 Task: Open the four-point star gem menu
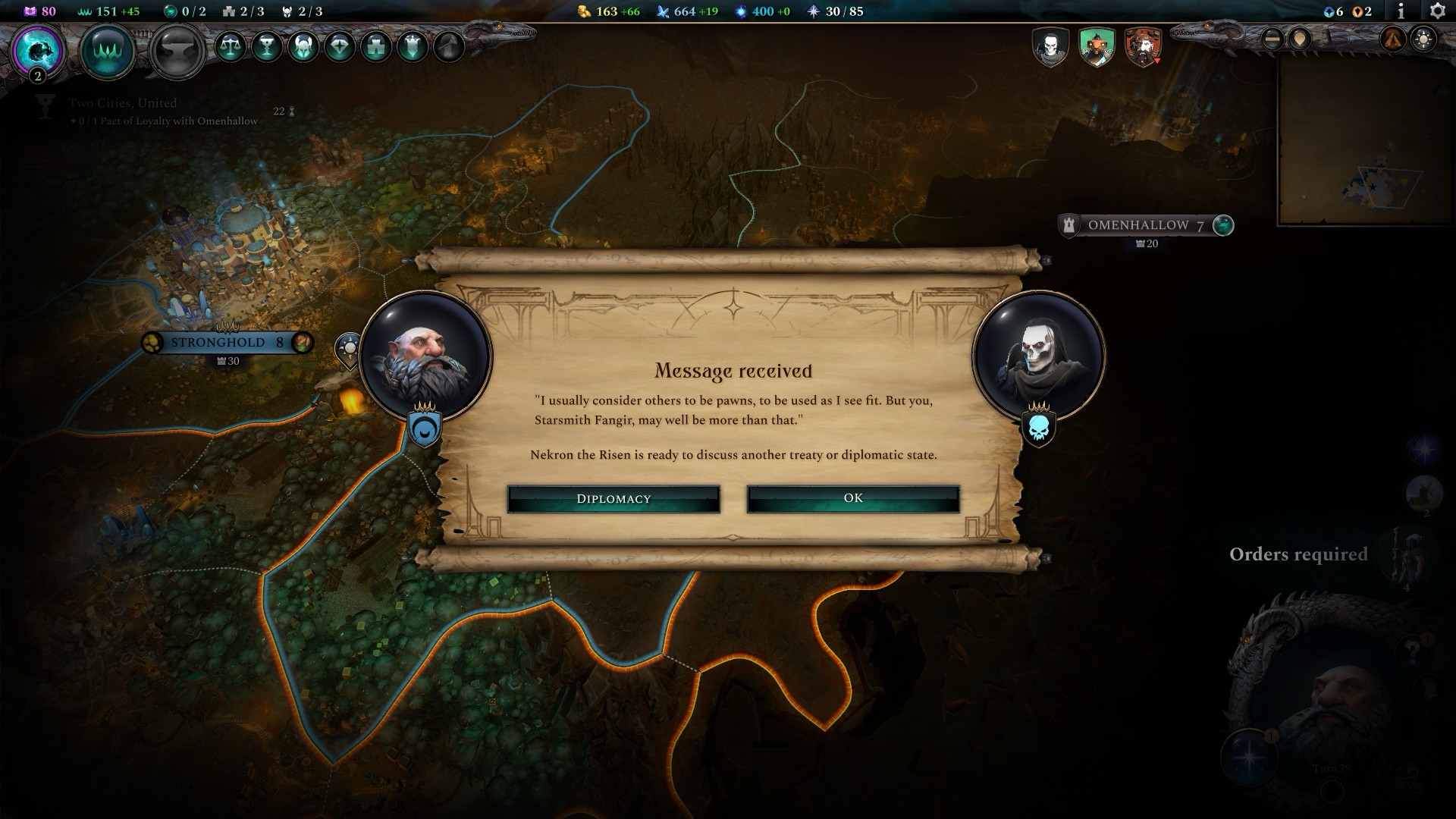coord(339,47)
